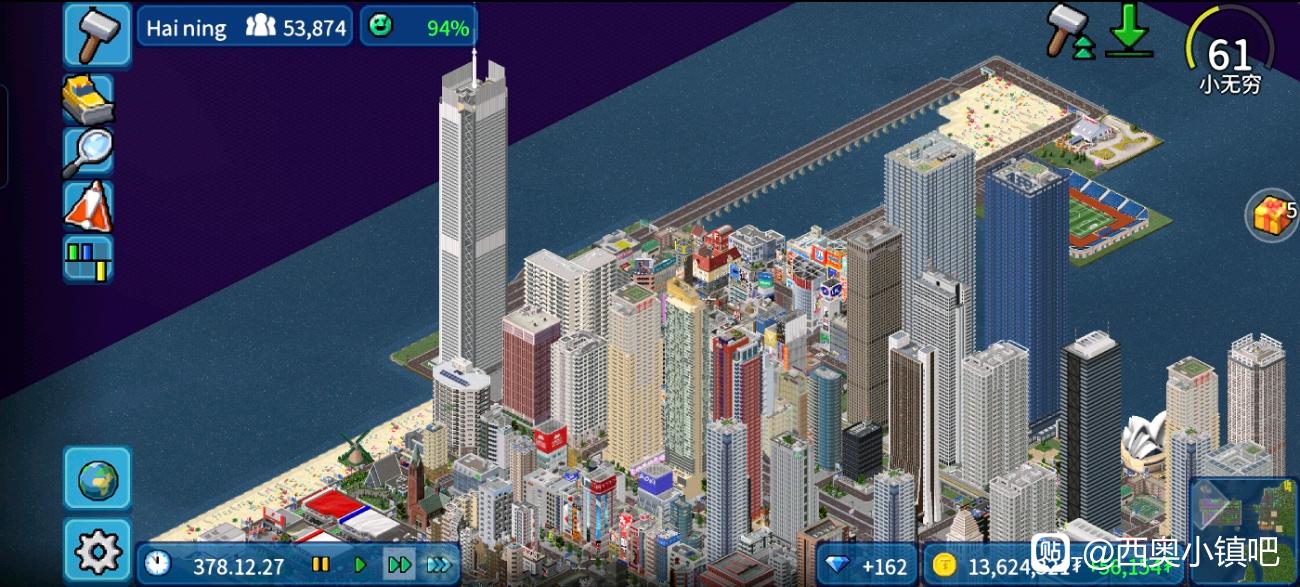Set simulation to normal play speed

pos(360,565)
